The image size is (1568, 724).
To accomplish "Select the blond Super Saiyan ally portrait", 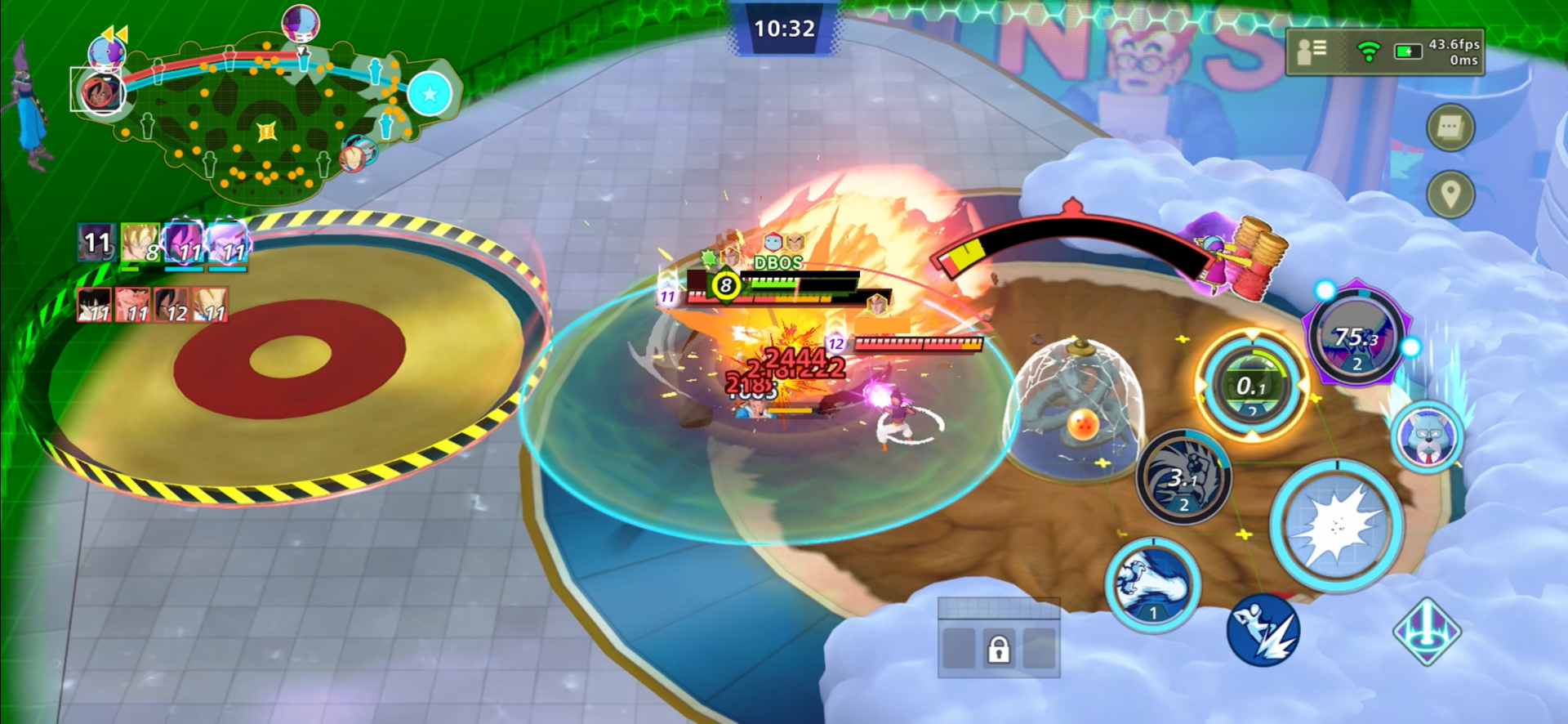I will coord(140,243).
